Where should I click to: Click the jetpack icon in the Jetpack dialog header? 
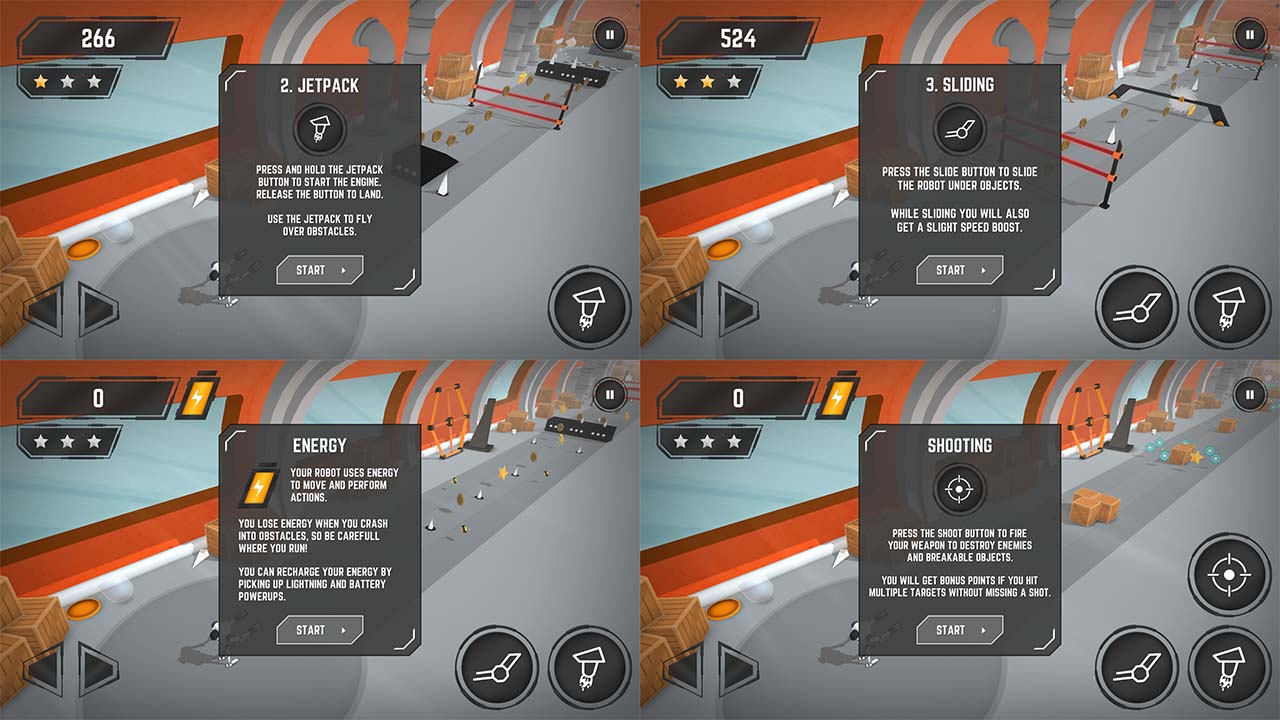(x=320, y=128)
